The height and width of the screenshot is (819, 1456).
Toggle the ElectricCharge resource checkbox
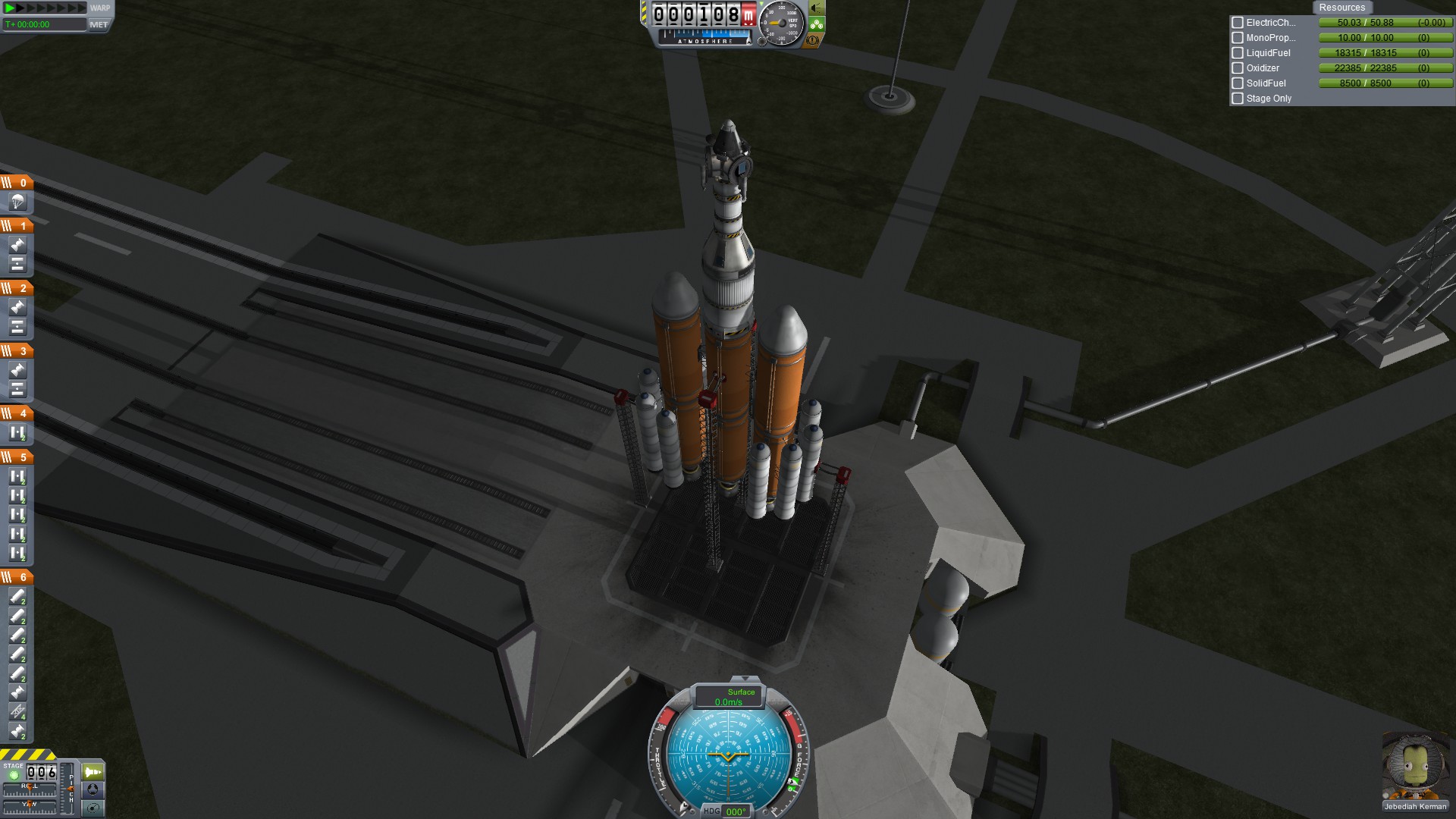pos(1238,23)
